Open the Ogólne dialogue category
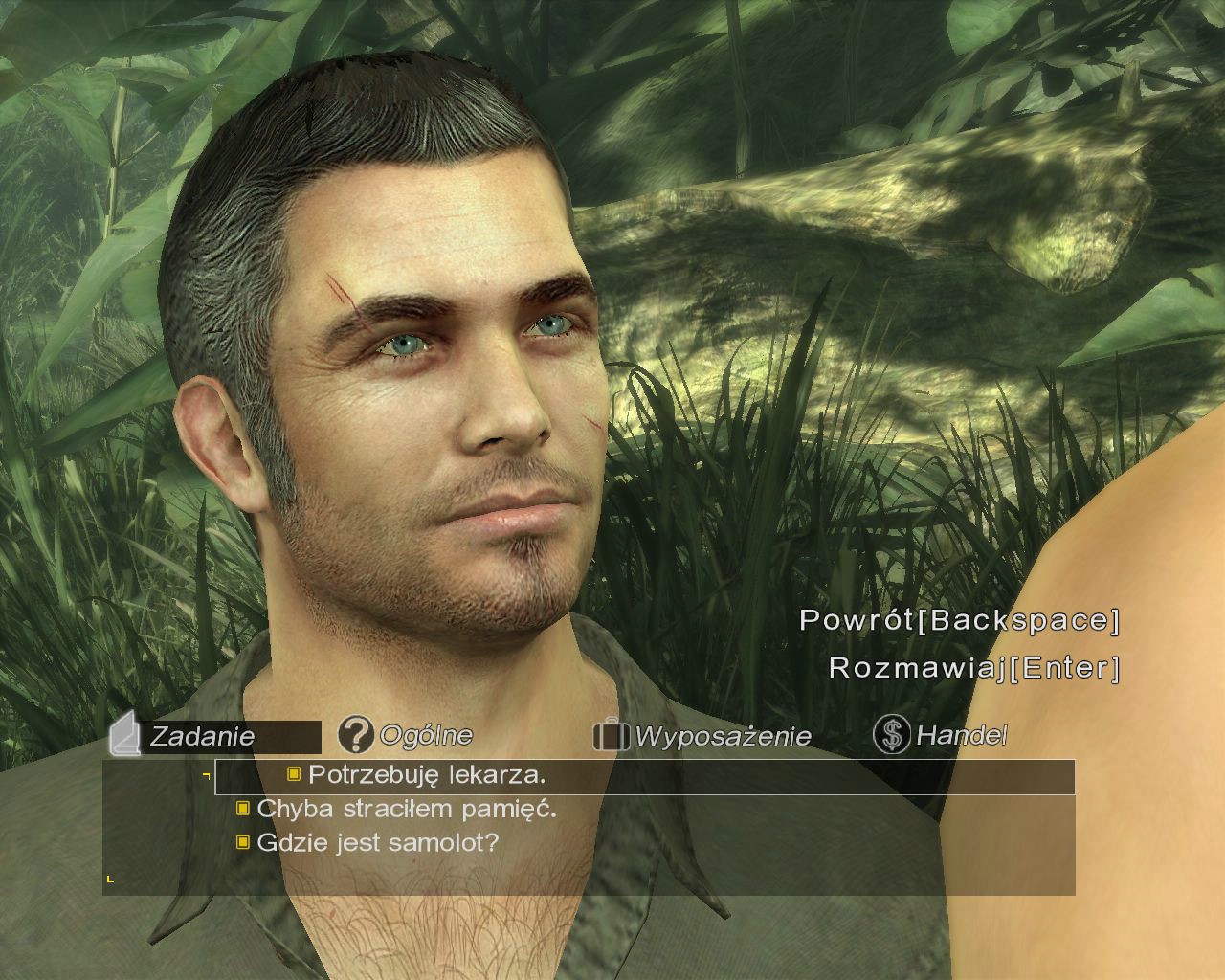Viewport: 1225px width, 980px height. pyautogui.click(x=406, y=735)
